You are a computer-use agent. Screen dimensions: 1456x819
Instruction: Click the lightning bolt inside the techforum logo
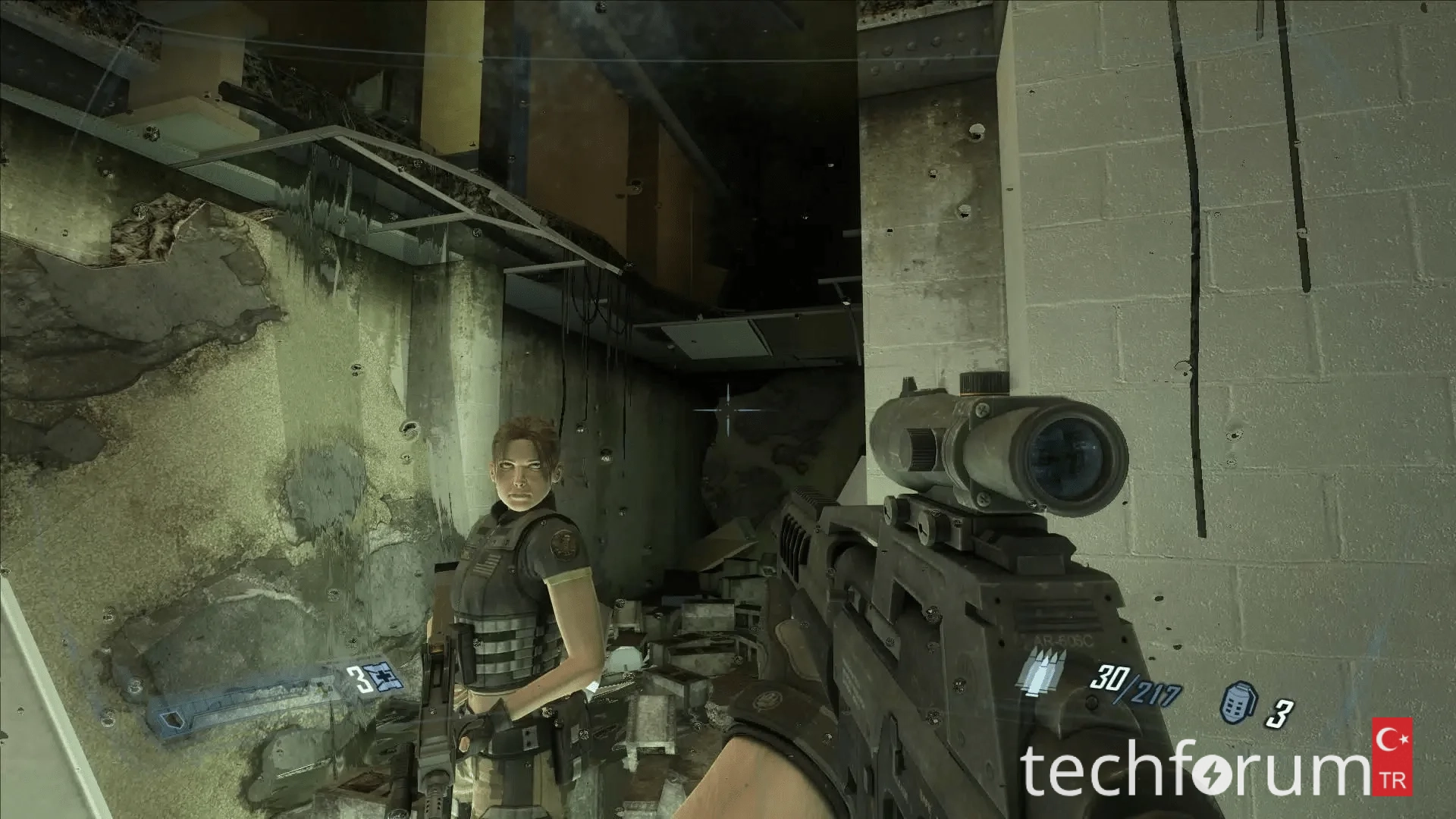[x=1213, y=773]
